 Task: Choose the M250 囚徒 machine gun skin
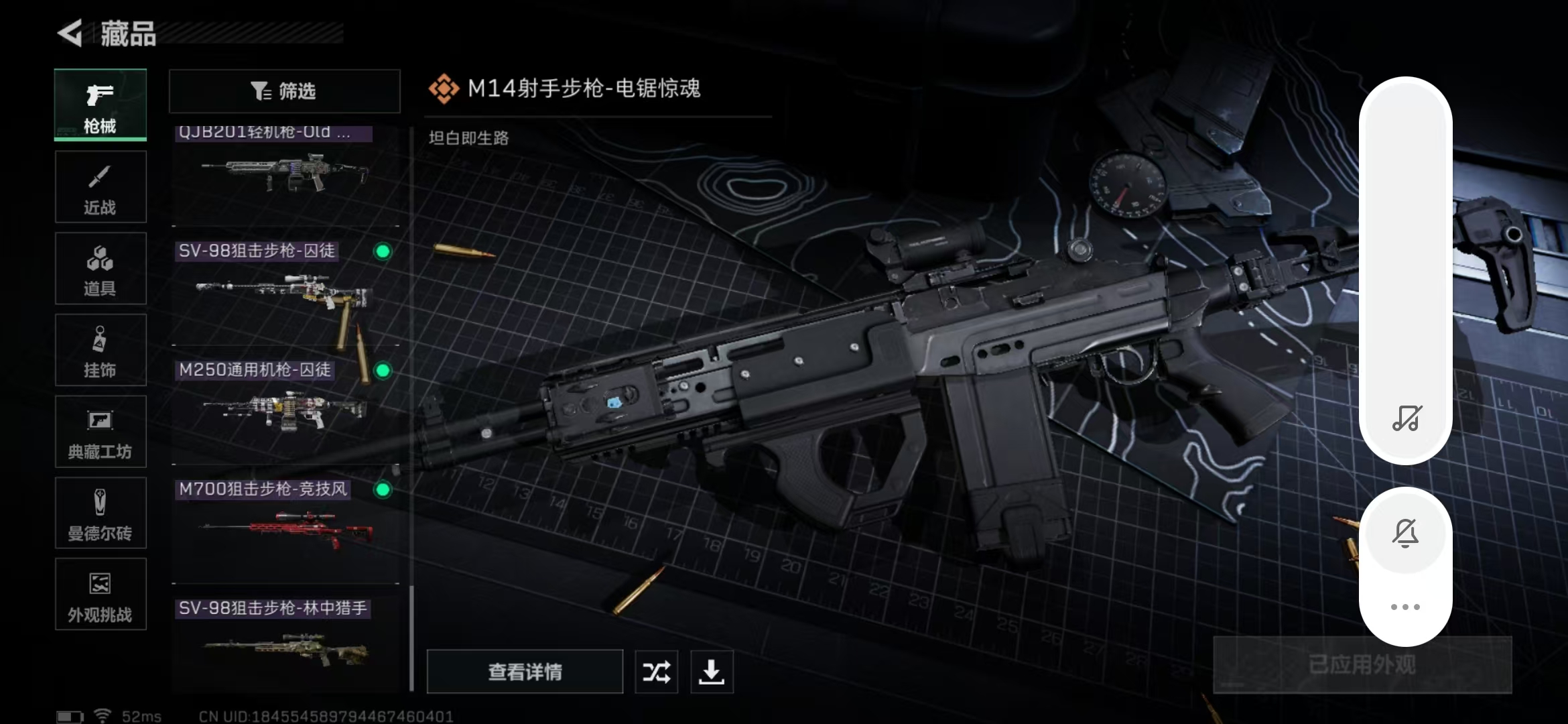285,409
